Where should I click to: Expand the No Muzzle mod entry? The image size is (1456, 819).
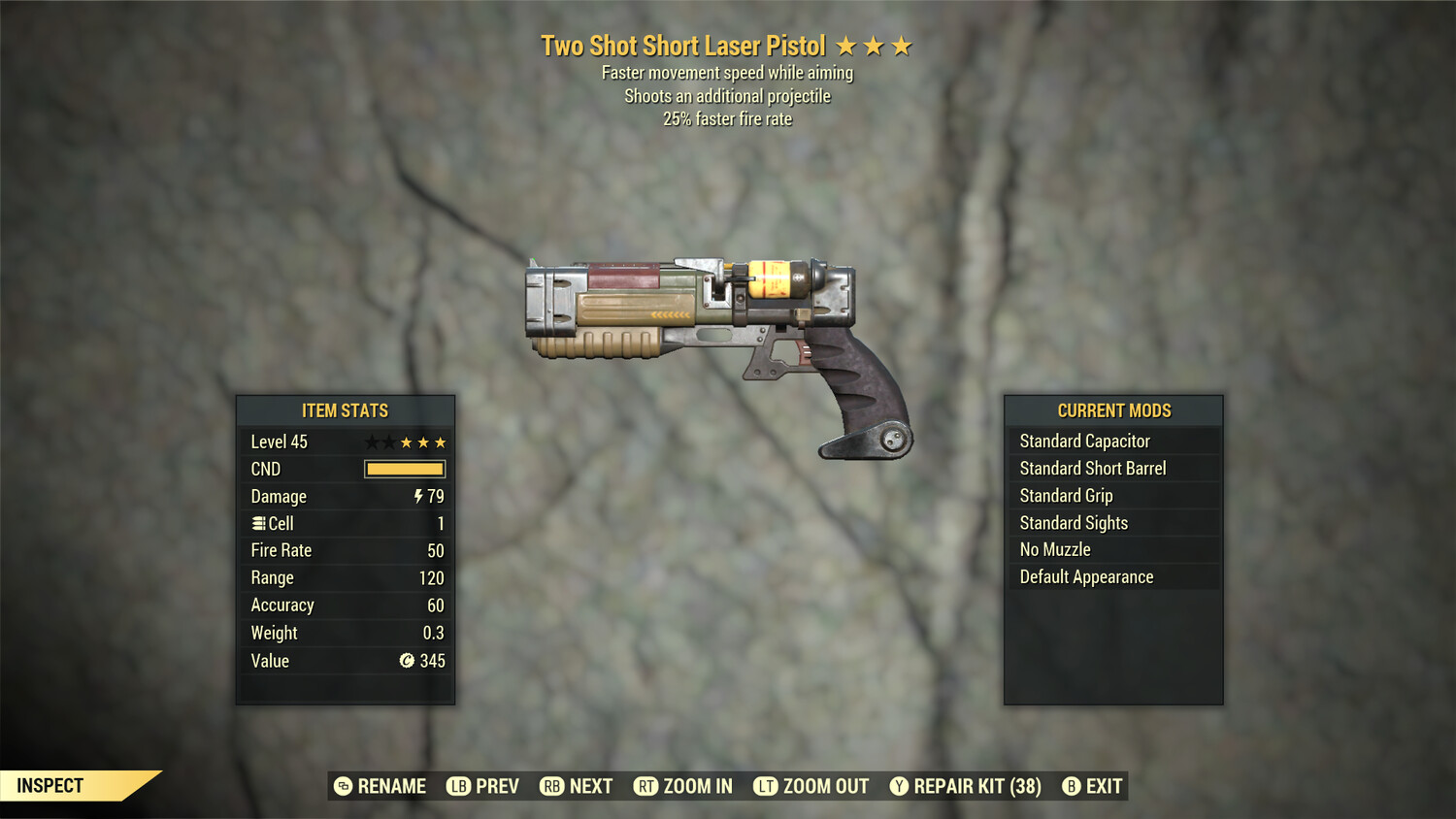click(x=1113, y=549)
